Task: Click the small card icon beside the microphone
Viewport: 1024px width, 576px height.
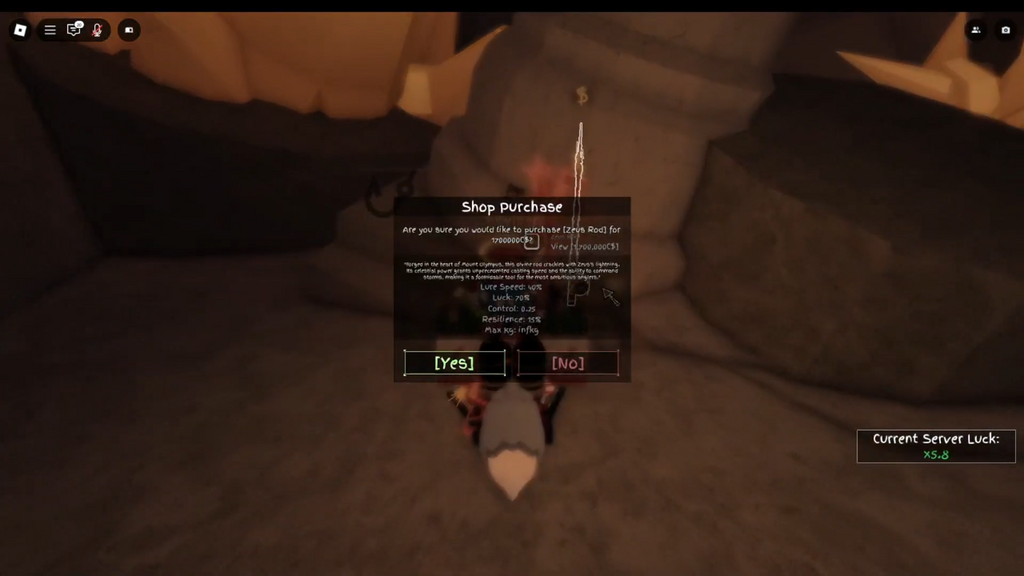Action: click(x=129, y=30)
